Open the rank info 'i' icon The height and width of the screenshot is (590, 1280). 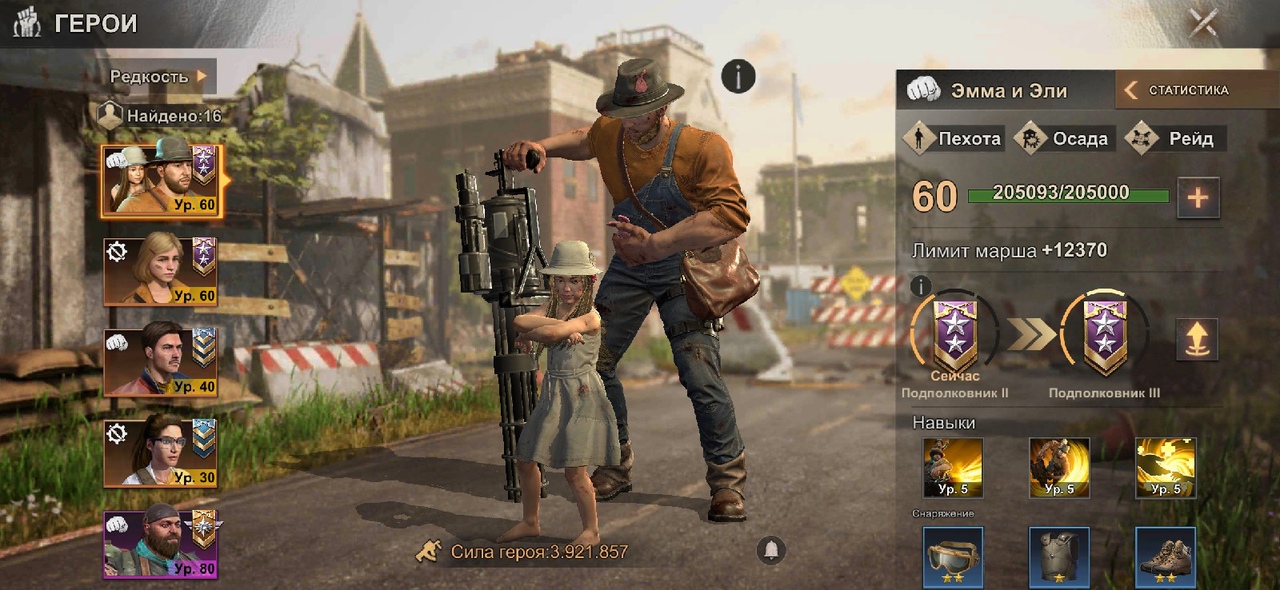pyautogui.click(x=919, y=285)
